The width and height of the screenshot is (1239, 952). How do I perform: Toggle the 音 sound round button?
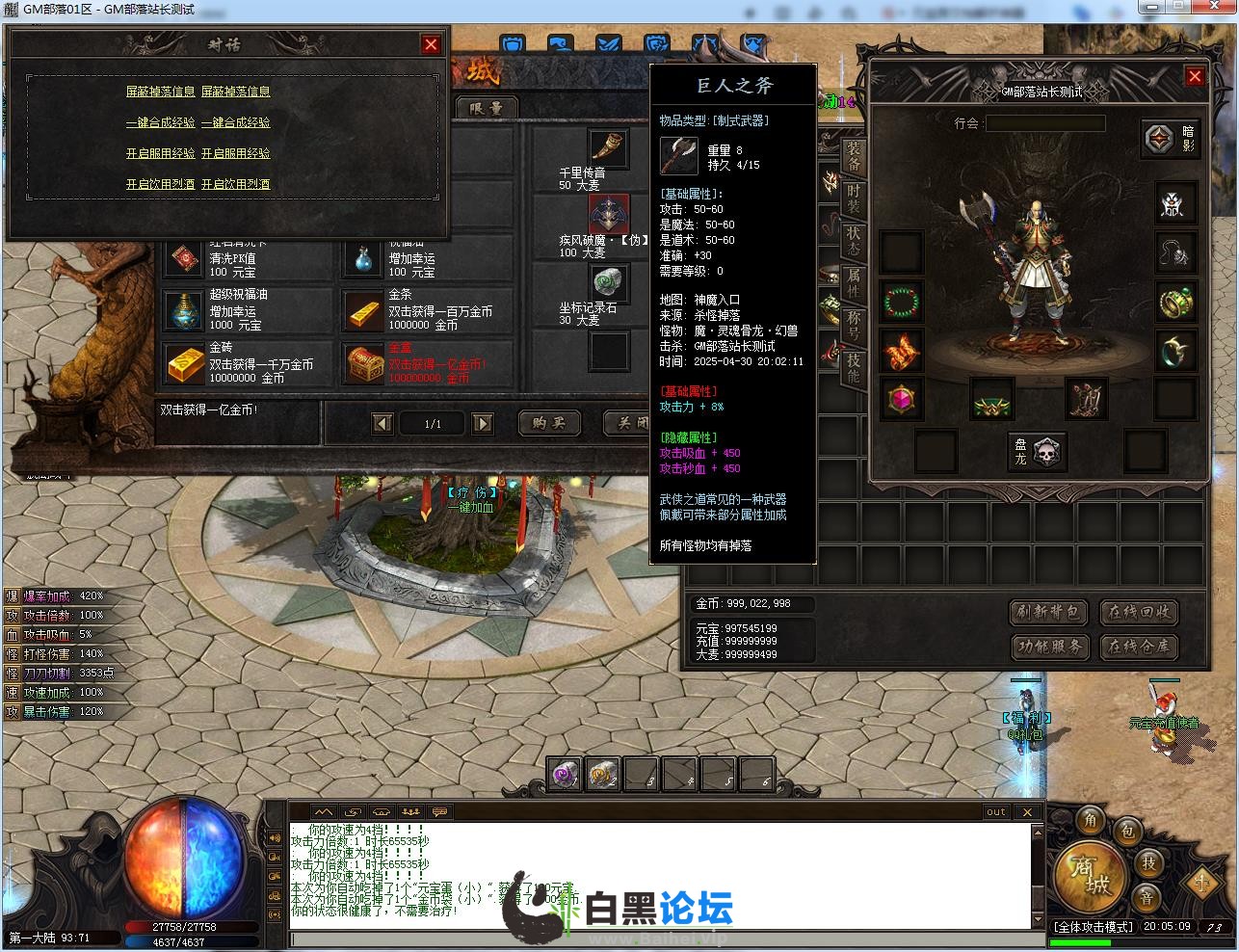1147,899
